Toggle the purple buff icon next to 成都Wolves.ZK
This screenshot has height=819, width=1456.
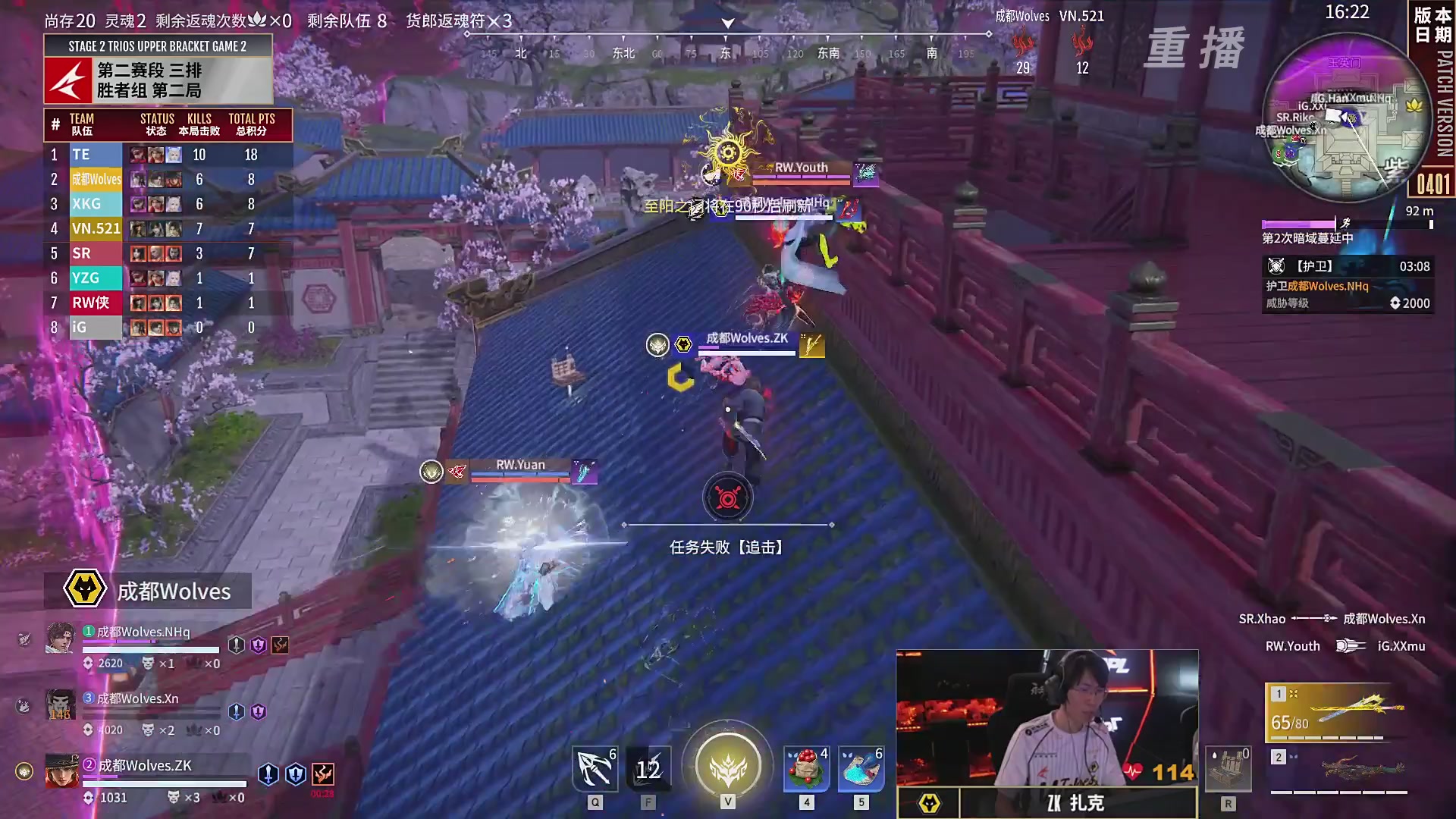294,774
